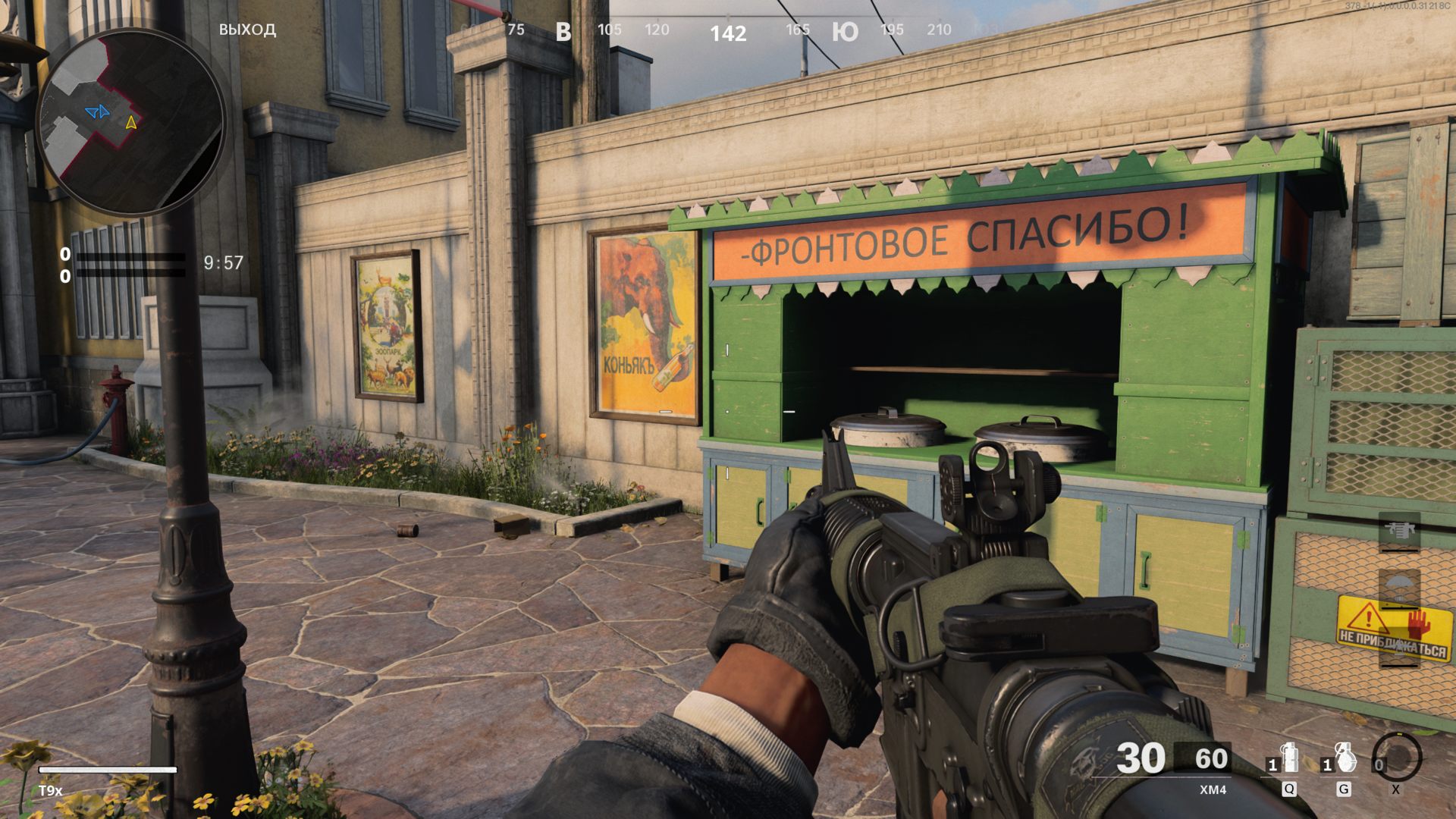Click the circular minimap

[130, 123]
